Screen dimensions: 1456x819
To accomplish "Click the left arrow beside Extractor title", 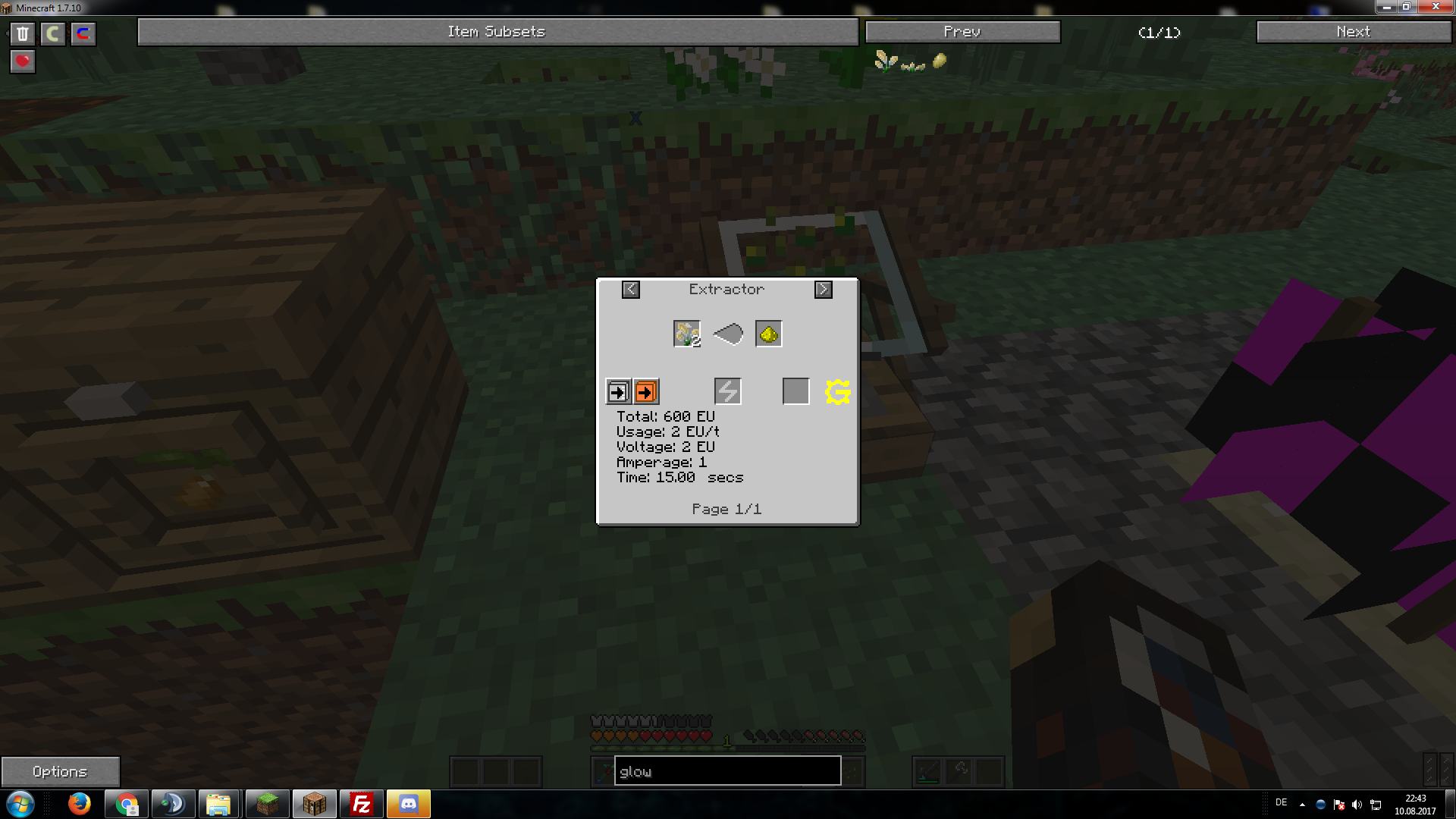I will coord(630,290).
